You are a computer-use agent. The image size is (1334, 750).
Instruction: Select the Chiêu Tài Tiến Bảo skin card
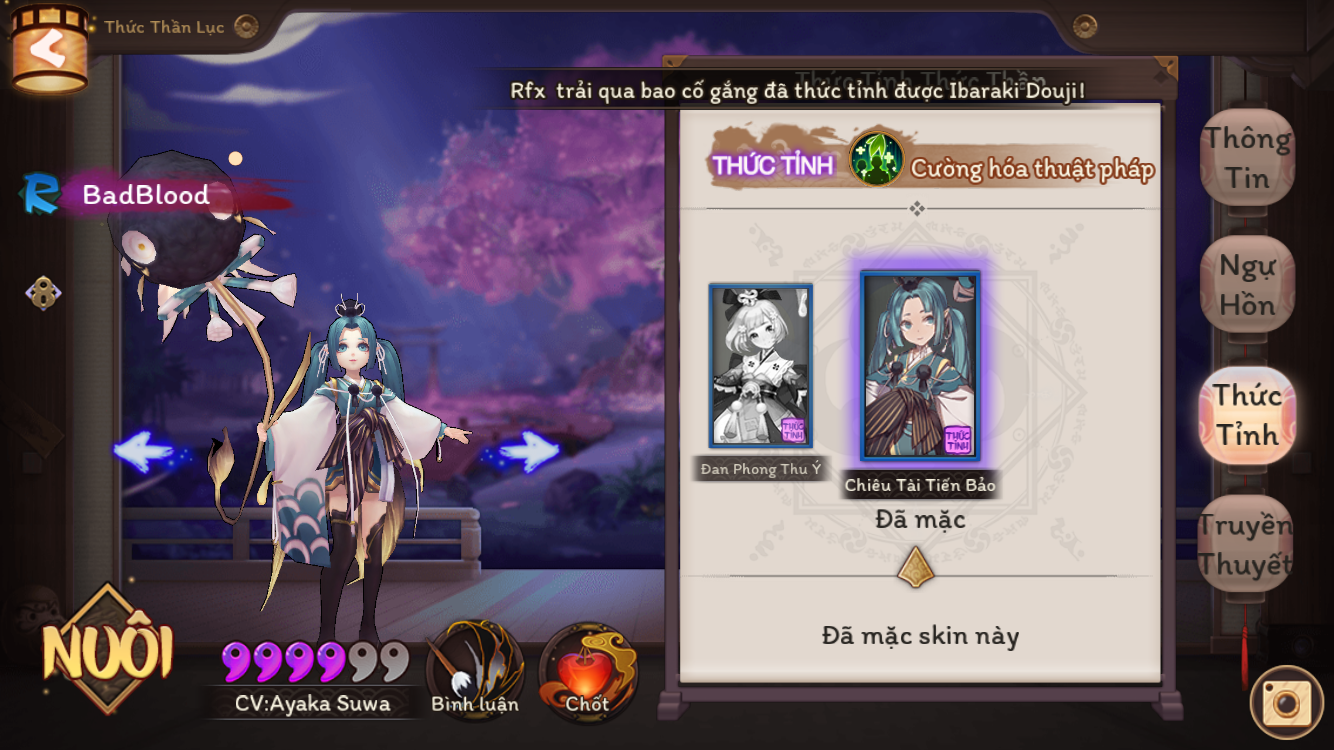click(920, 365)
